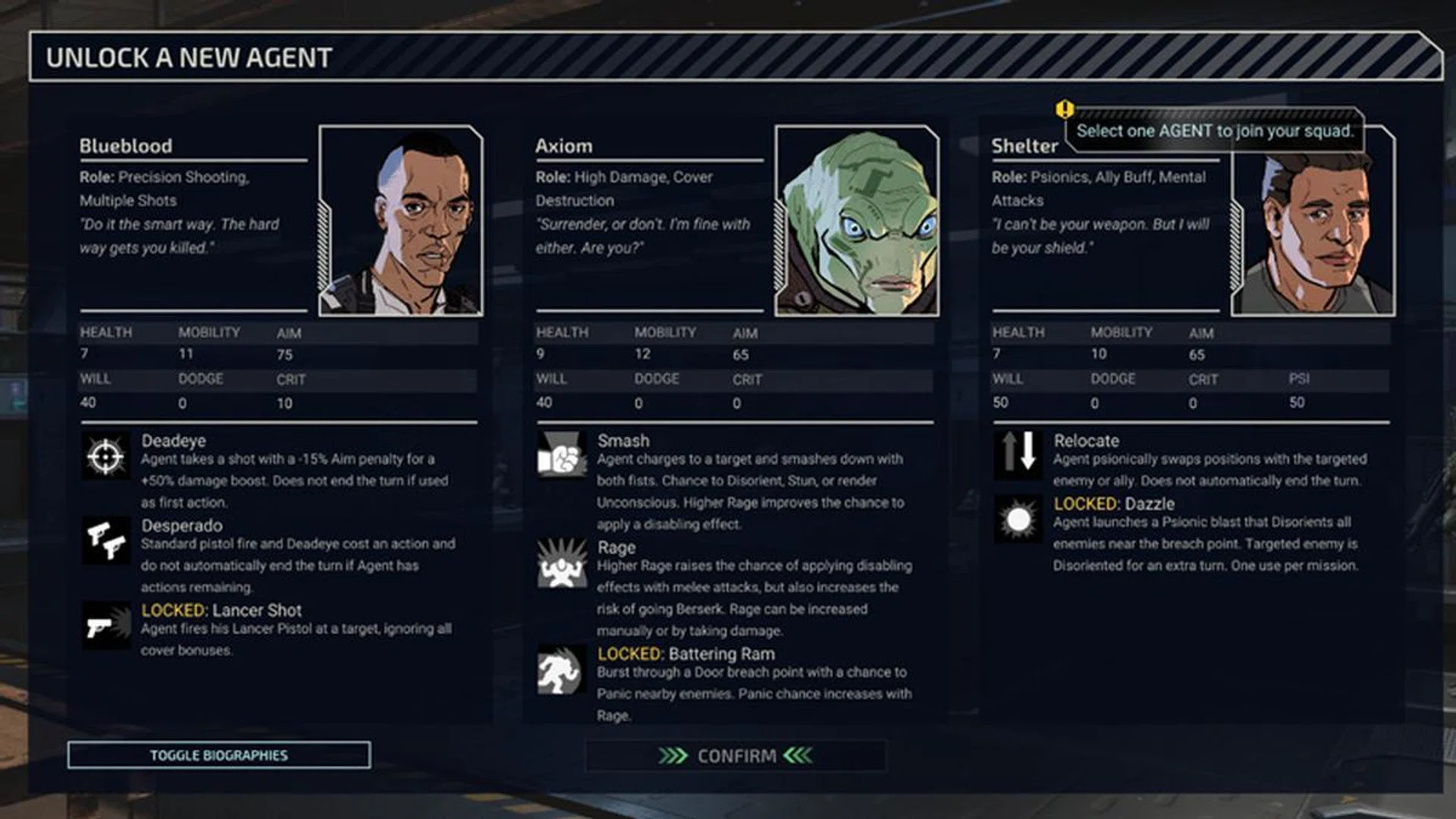Click the Rage ability icon

coord(563,563)
